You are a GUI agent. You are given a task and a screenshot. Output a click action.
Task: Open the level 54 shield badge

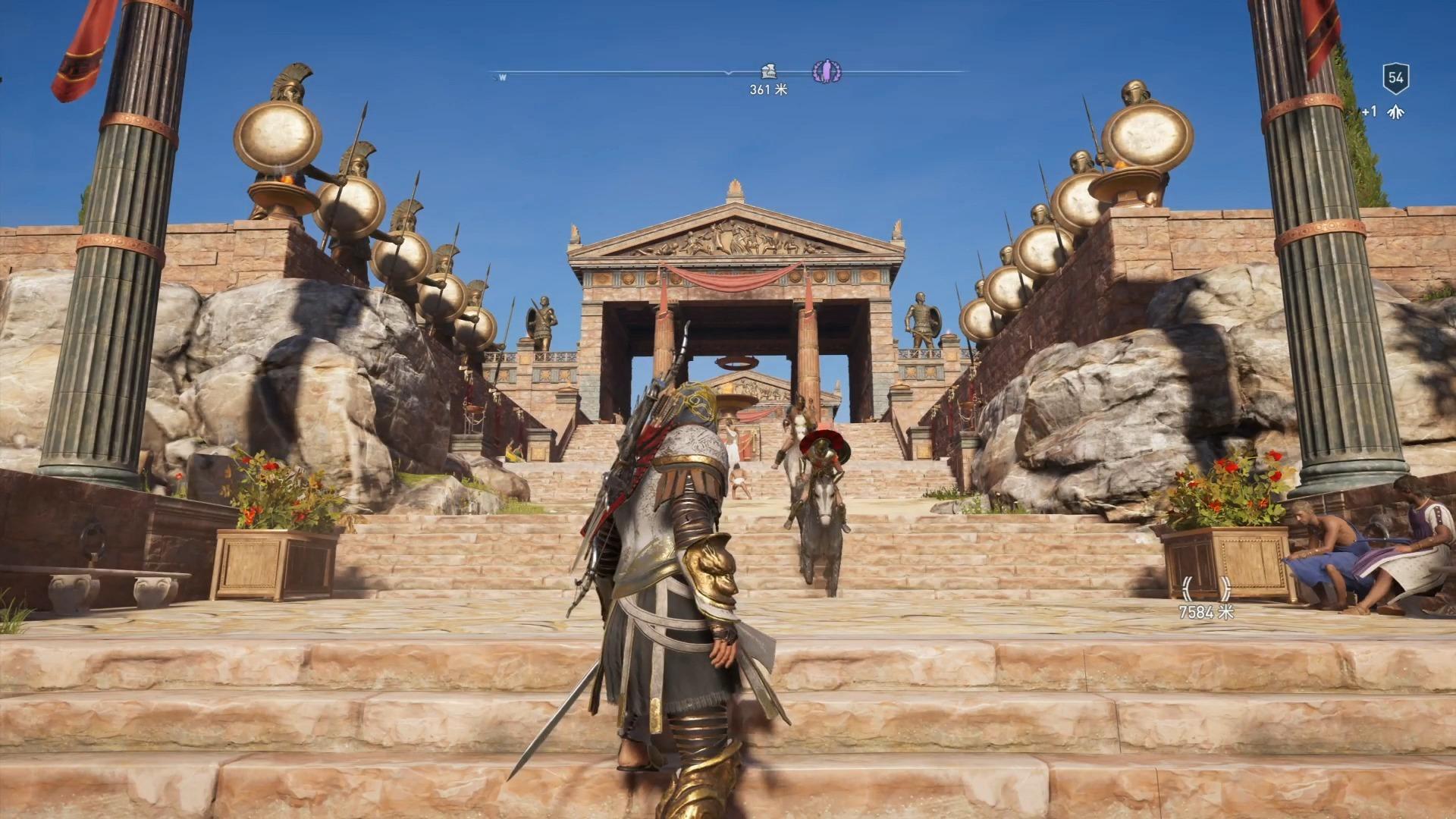1395,77
